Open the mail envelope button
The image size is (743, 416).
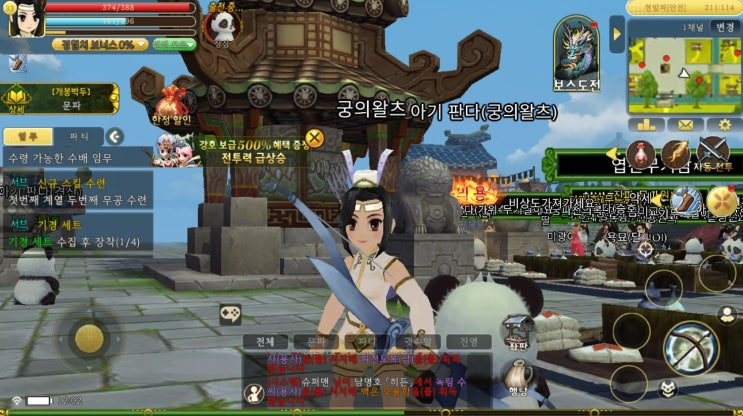[684, 125]
